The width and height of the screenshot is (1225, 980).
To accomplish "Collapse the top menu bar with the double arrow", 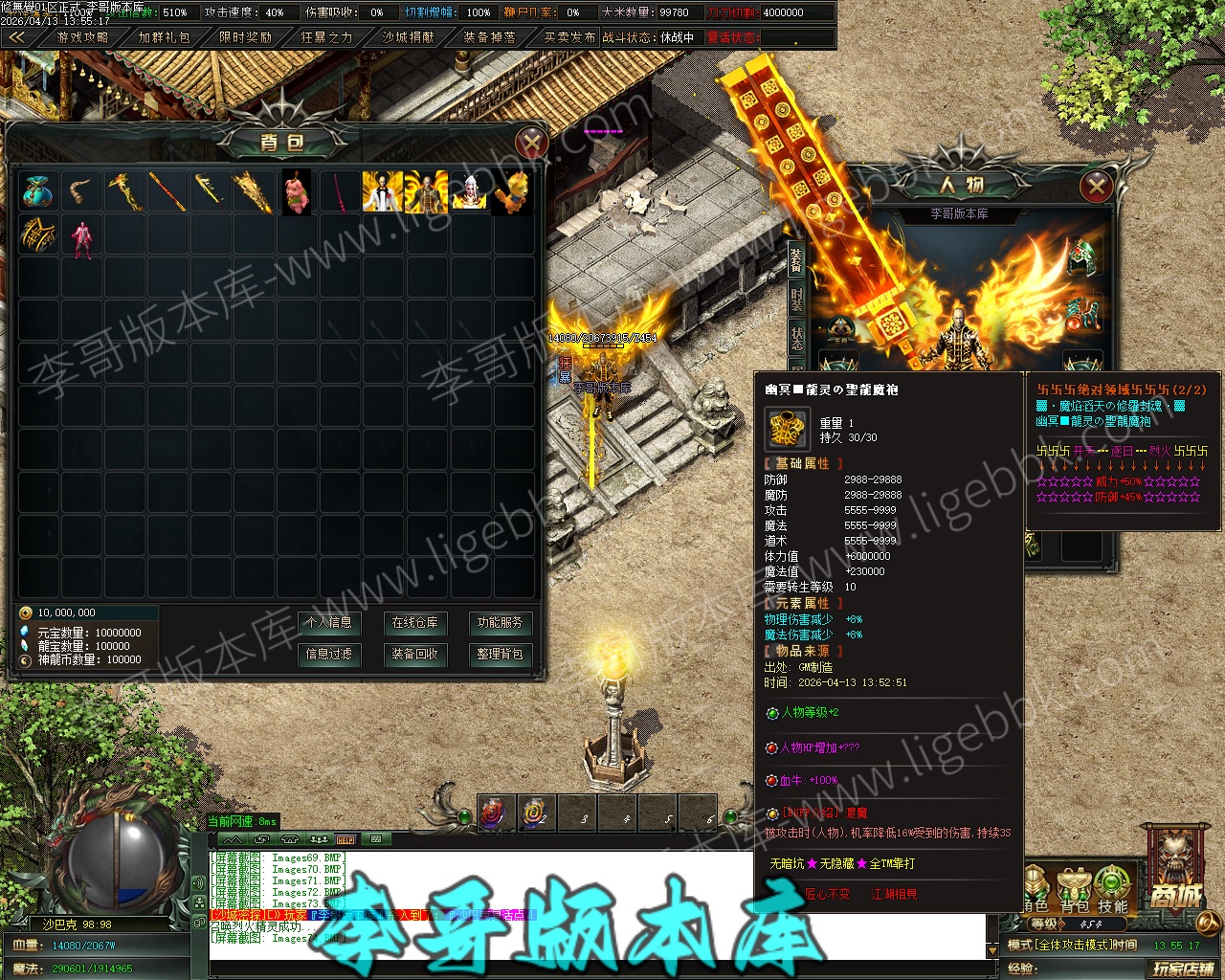I will point(18,37).
